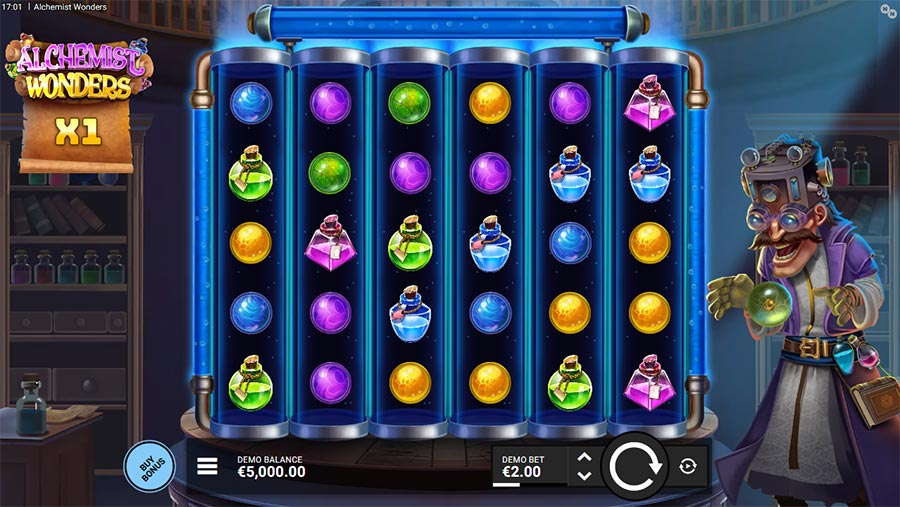Open the autoplay settings
900x507 pixels.
point(688,465)
